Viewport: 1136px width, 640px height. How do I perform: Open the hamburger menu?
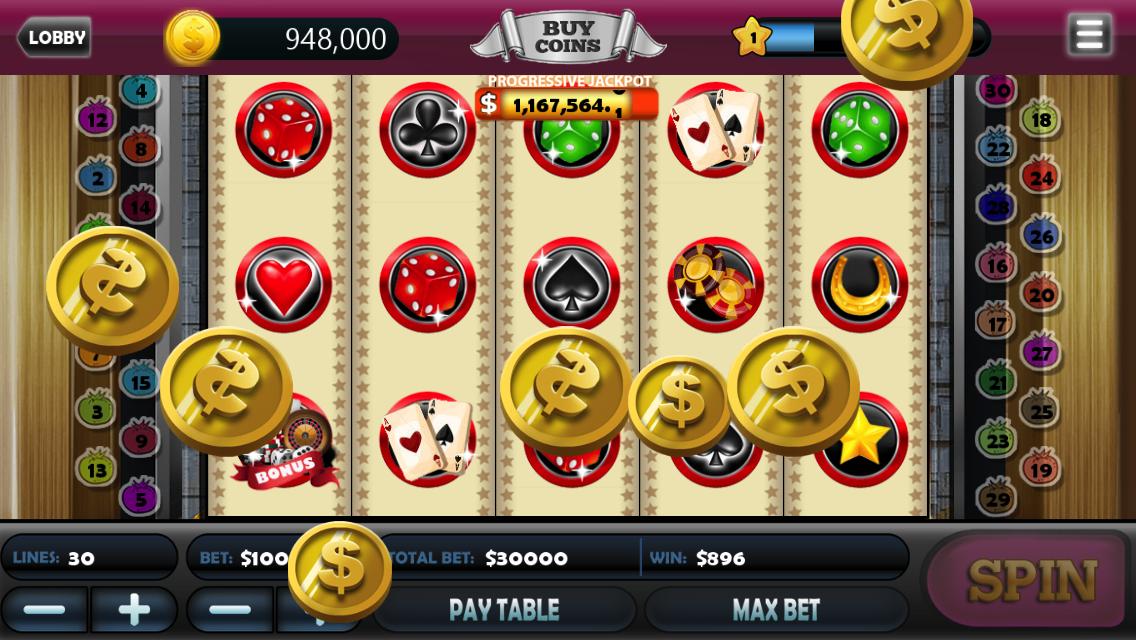coord(1089,35)
